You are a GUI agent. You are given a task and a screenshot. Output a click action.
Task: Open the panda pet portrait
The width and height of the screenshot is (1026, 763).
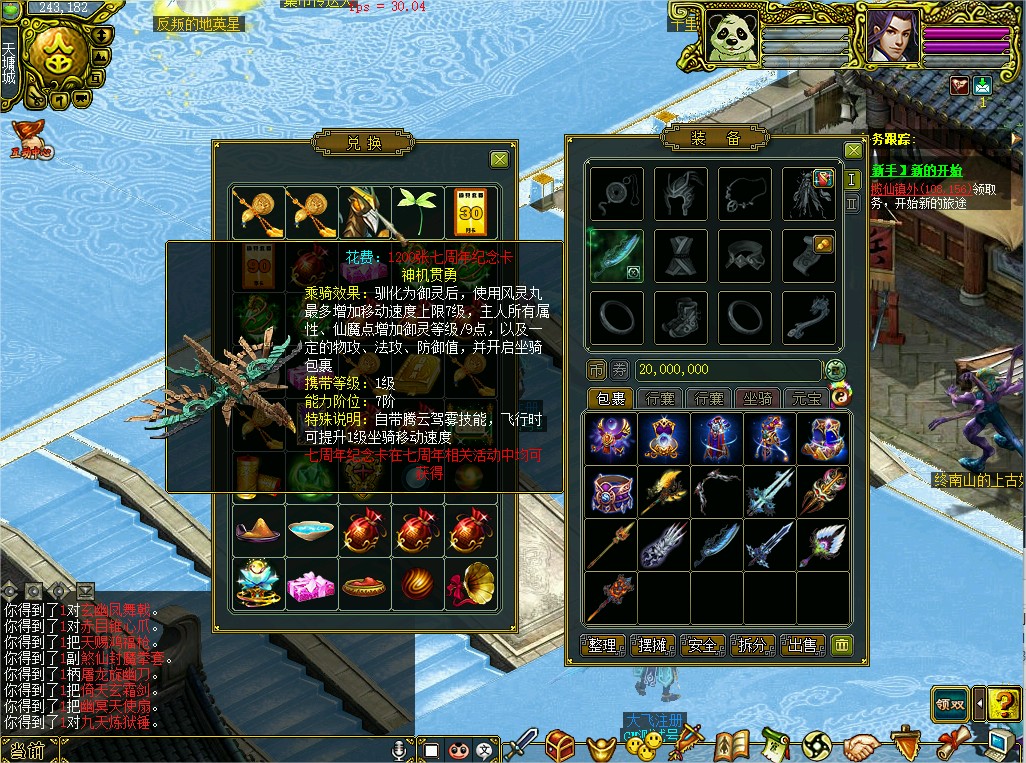click(730, 38)
